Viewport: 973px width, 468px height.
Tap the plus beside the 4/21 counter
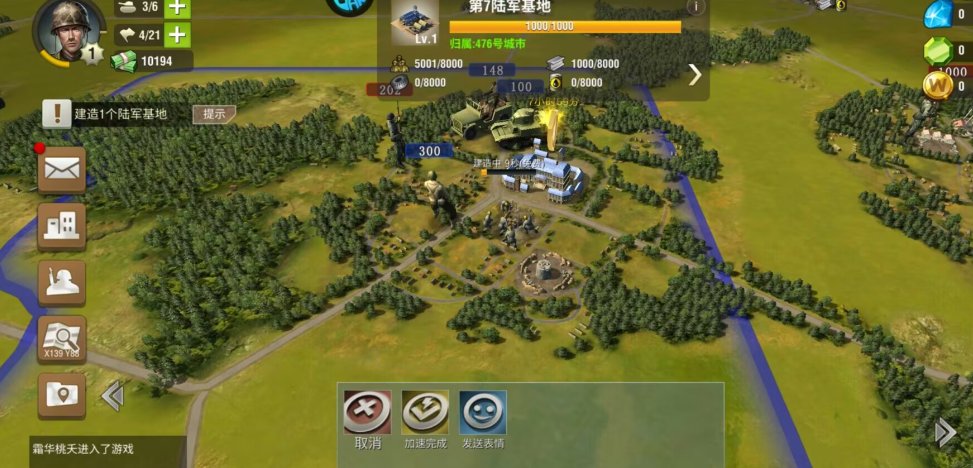(x=177, y=35)
